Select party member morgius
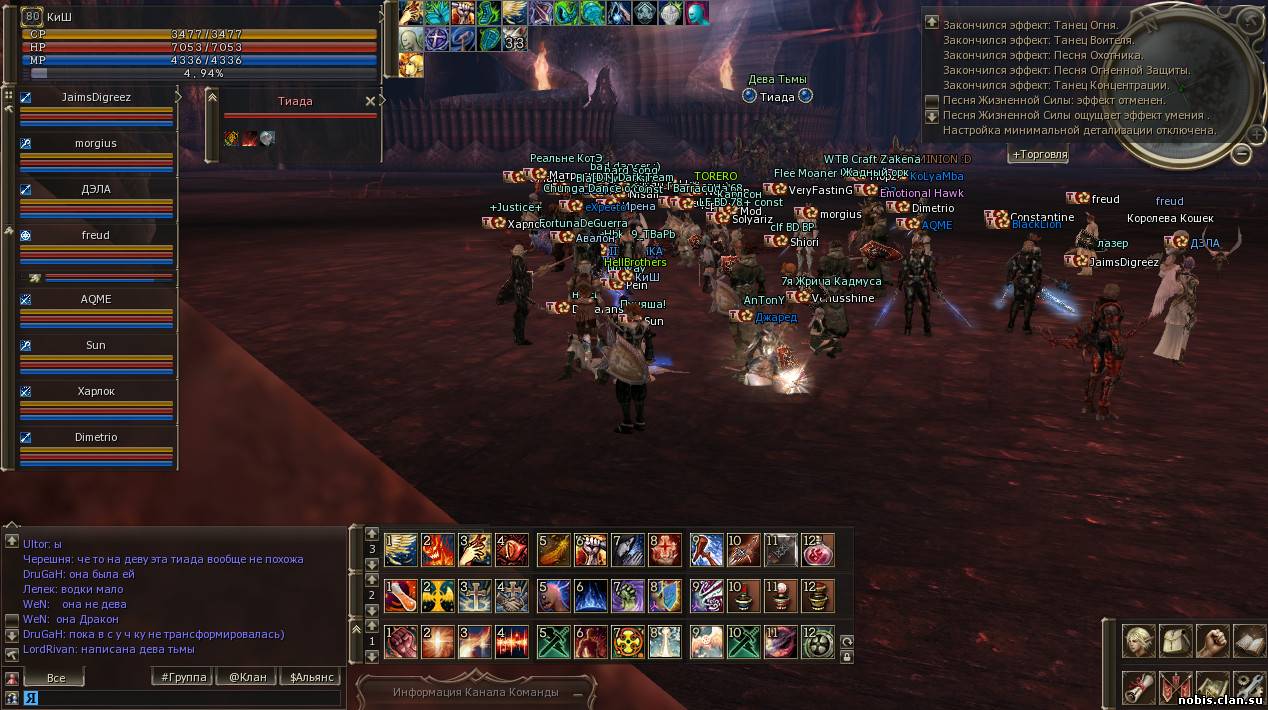This screenshot has width=1268, height=710. click(96, 143)
